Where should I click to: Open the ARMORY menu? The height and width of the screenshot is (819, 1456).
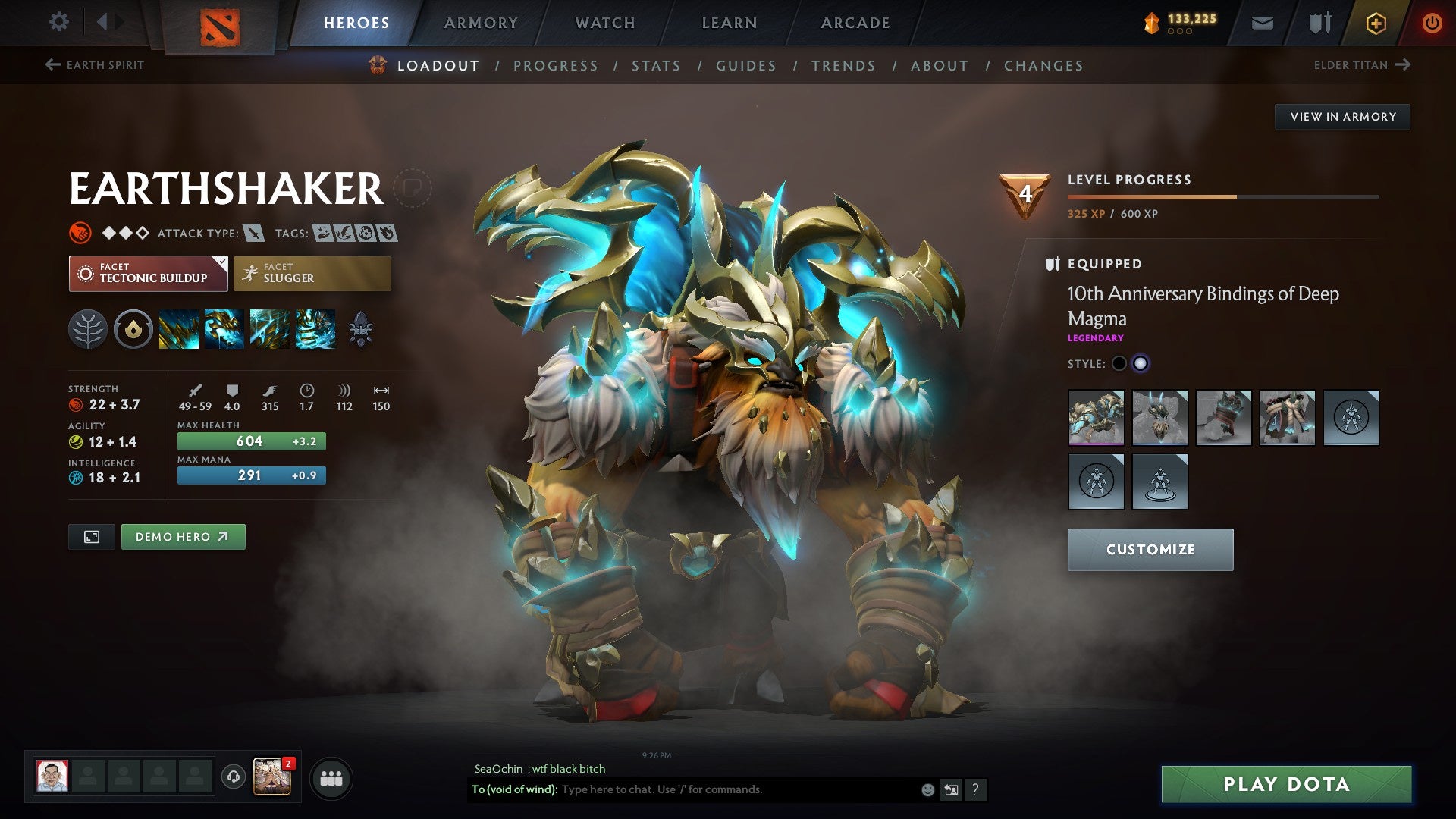click(482, 23)
